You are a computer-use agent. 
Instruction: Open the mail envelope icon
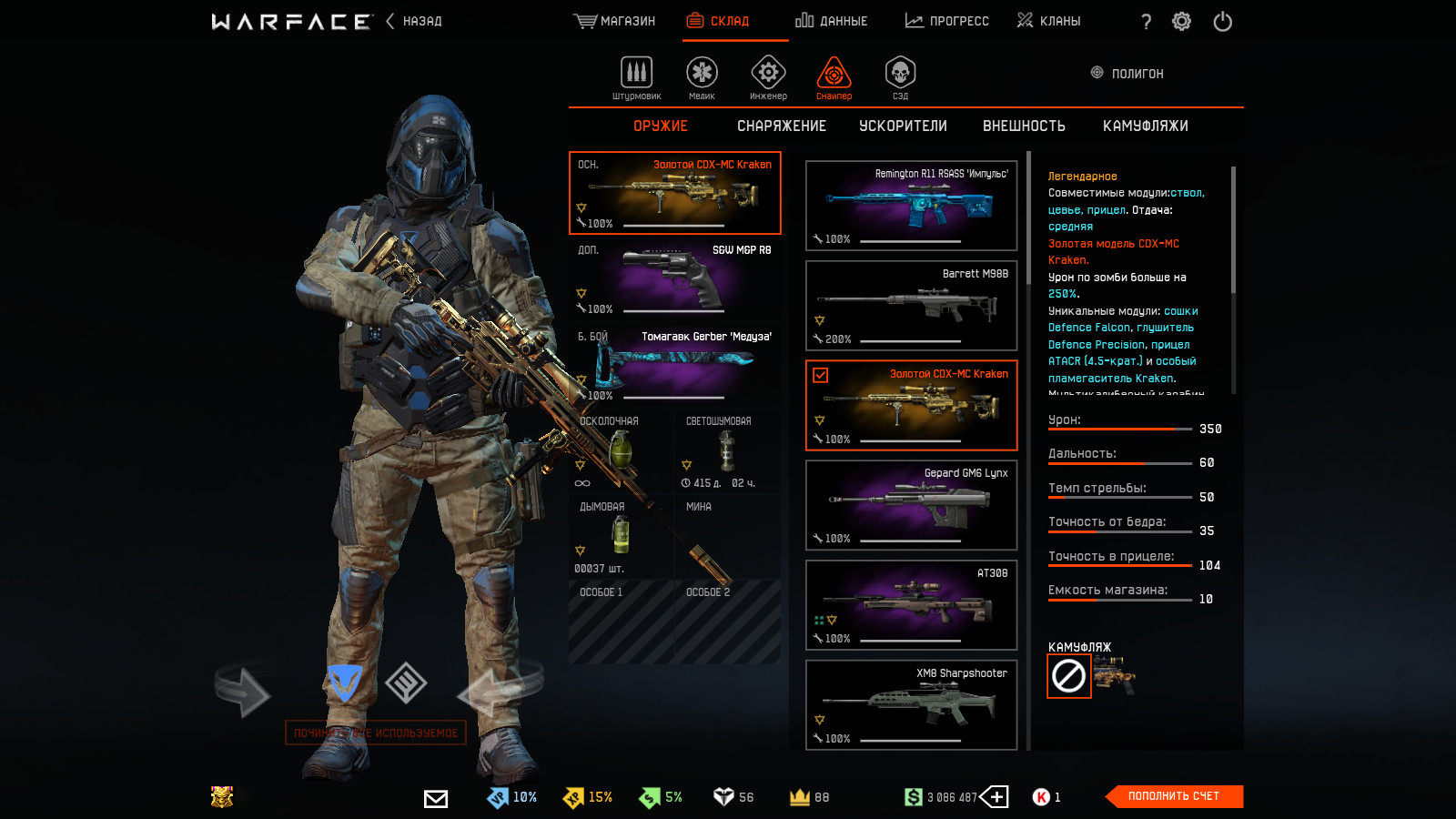[436, 798]
